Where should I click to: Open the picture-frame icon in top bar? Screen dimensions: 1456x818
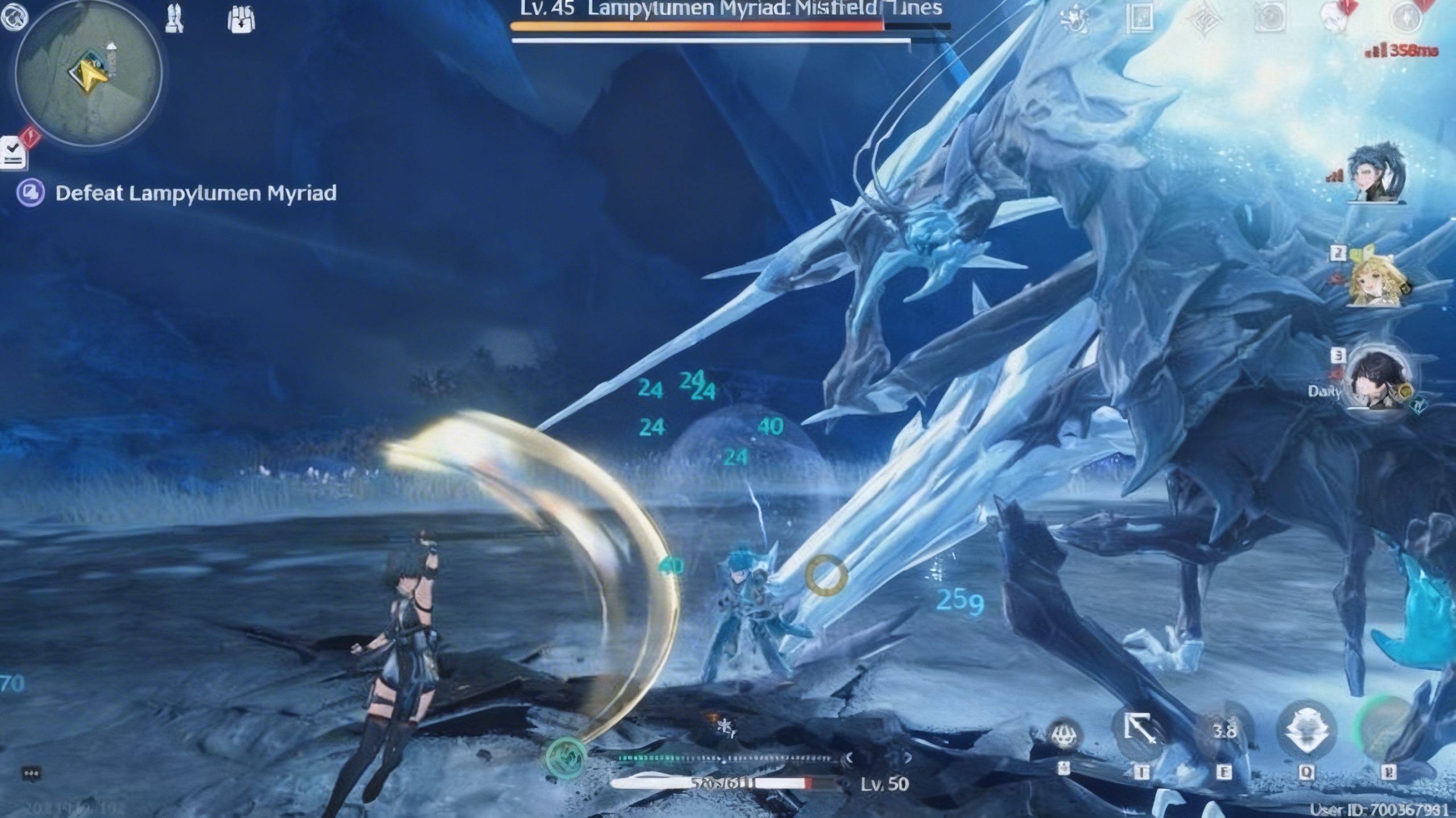click(x=1139, y=18)
